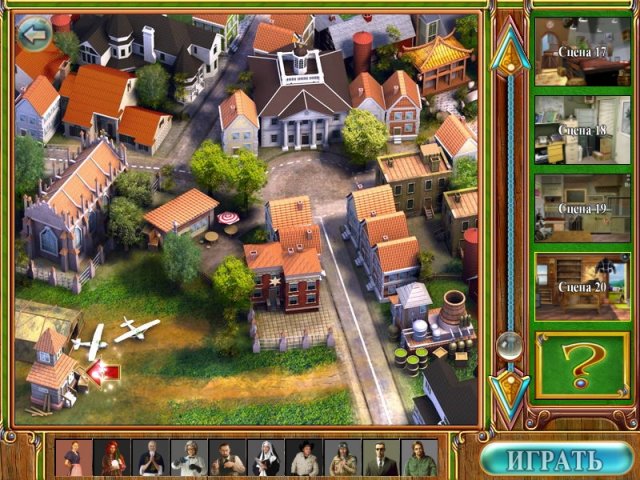Open the Сцена 17 thumbnail
Viewport: 640px width, 480px height.
point(582,51)
